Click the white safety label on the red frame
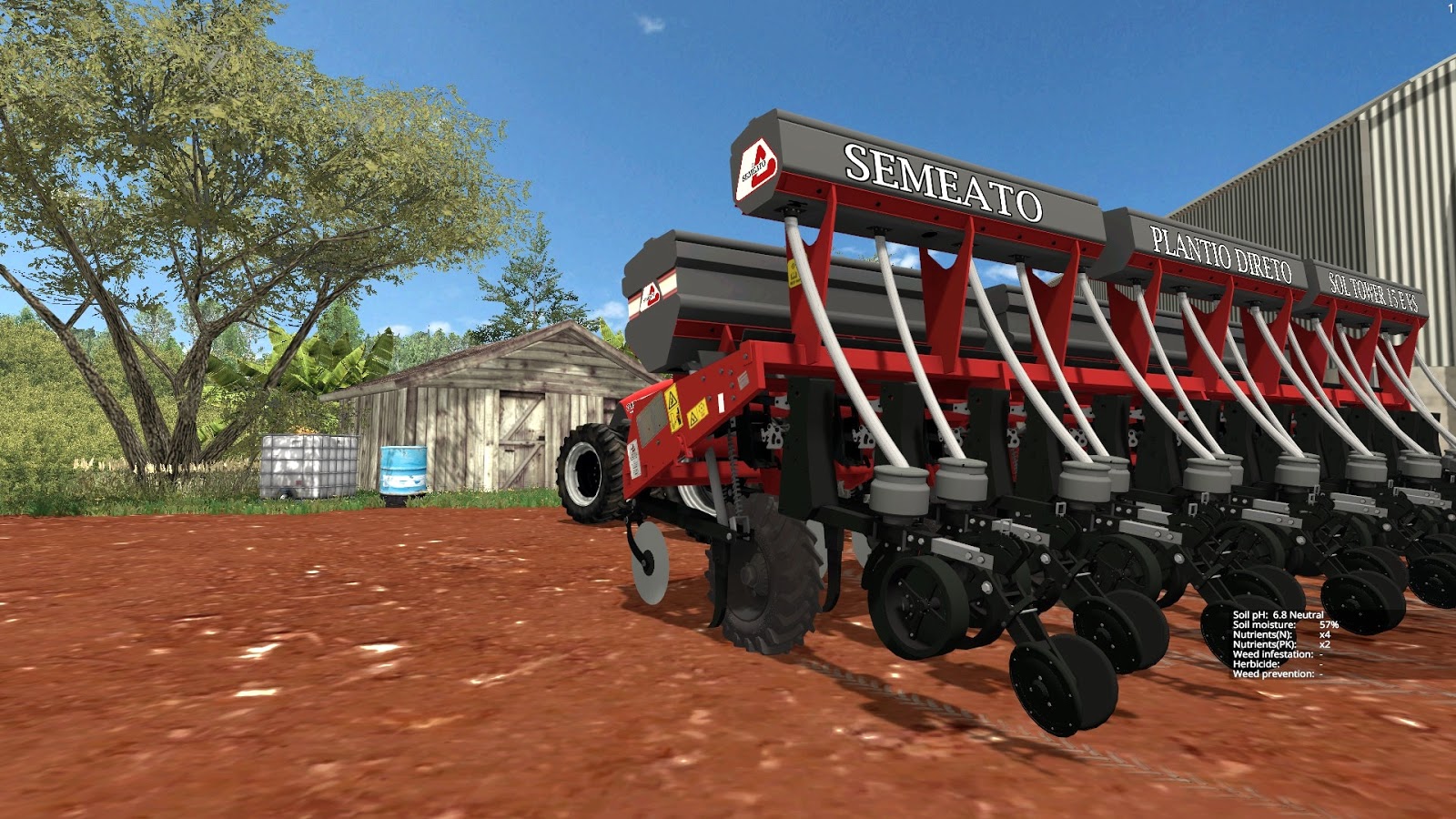 pos(634,460)
